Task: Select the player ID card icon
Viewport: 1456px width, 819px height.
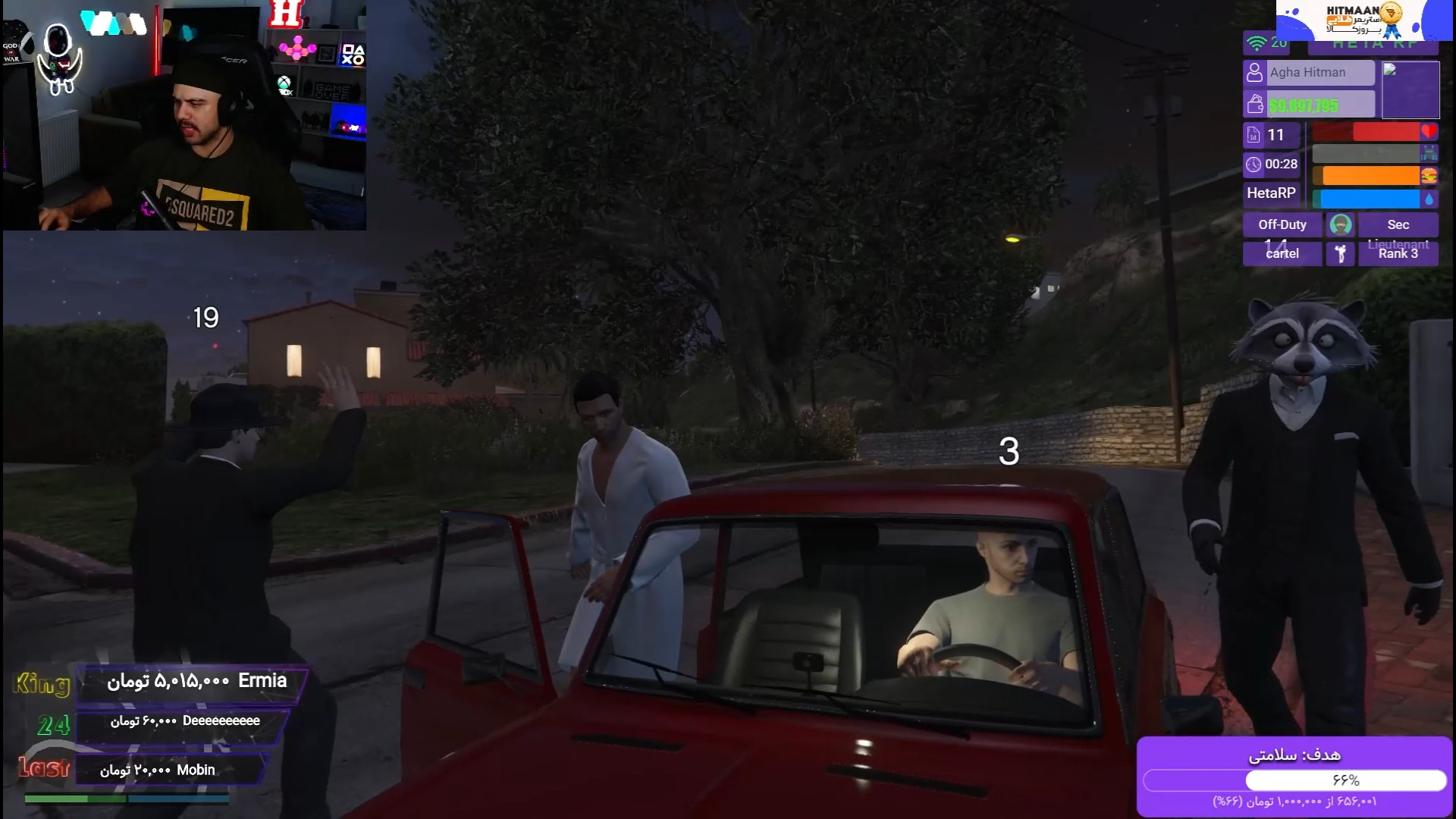Action: [x=1254, y=135]
